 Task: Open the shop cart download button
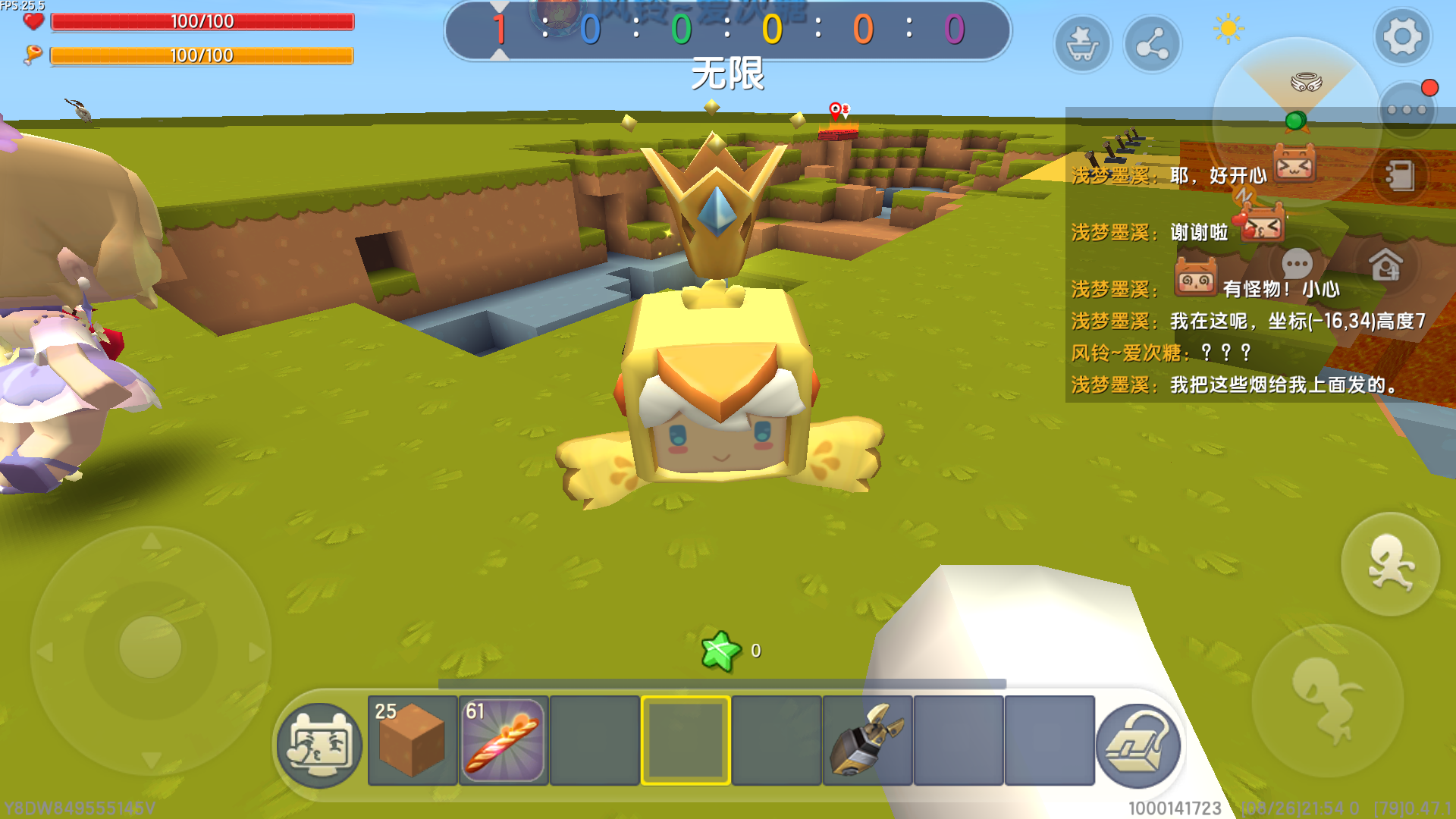point(1082,45)
